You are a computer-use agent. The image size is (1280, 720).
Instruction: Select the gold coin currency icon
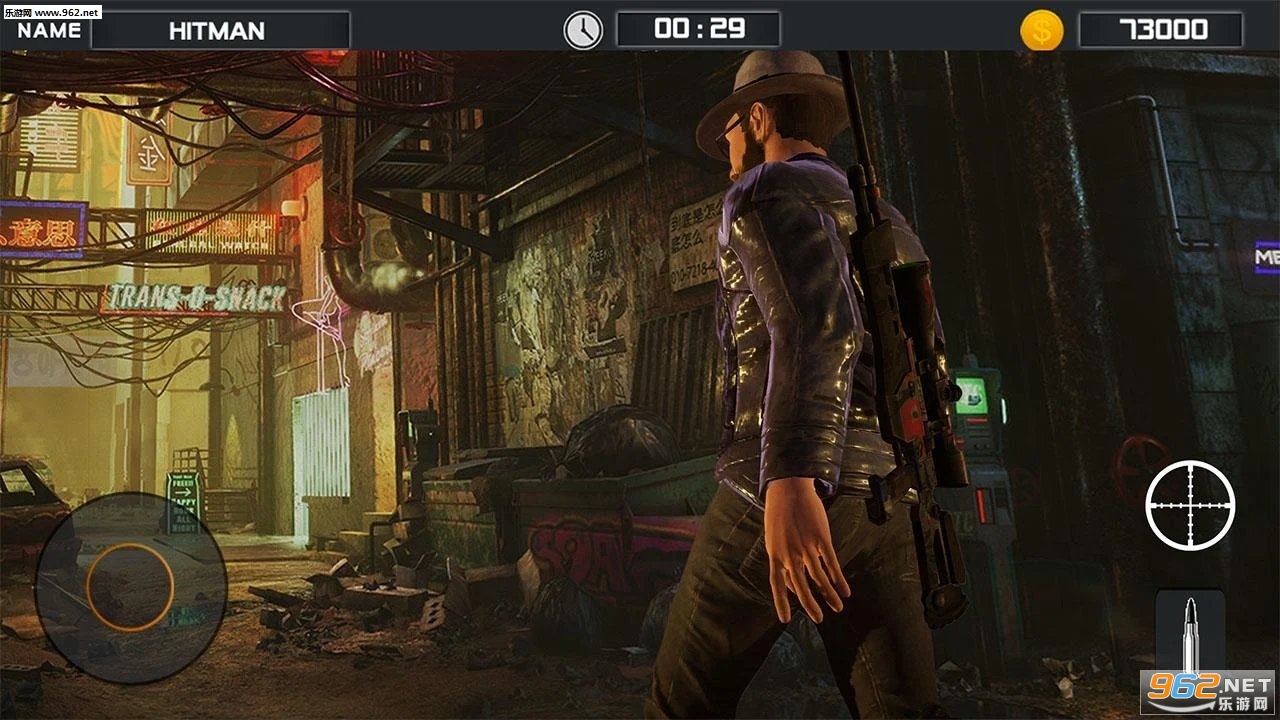(1042, 30)
